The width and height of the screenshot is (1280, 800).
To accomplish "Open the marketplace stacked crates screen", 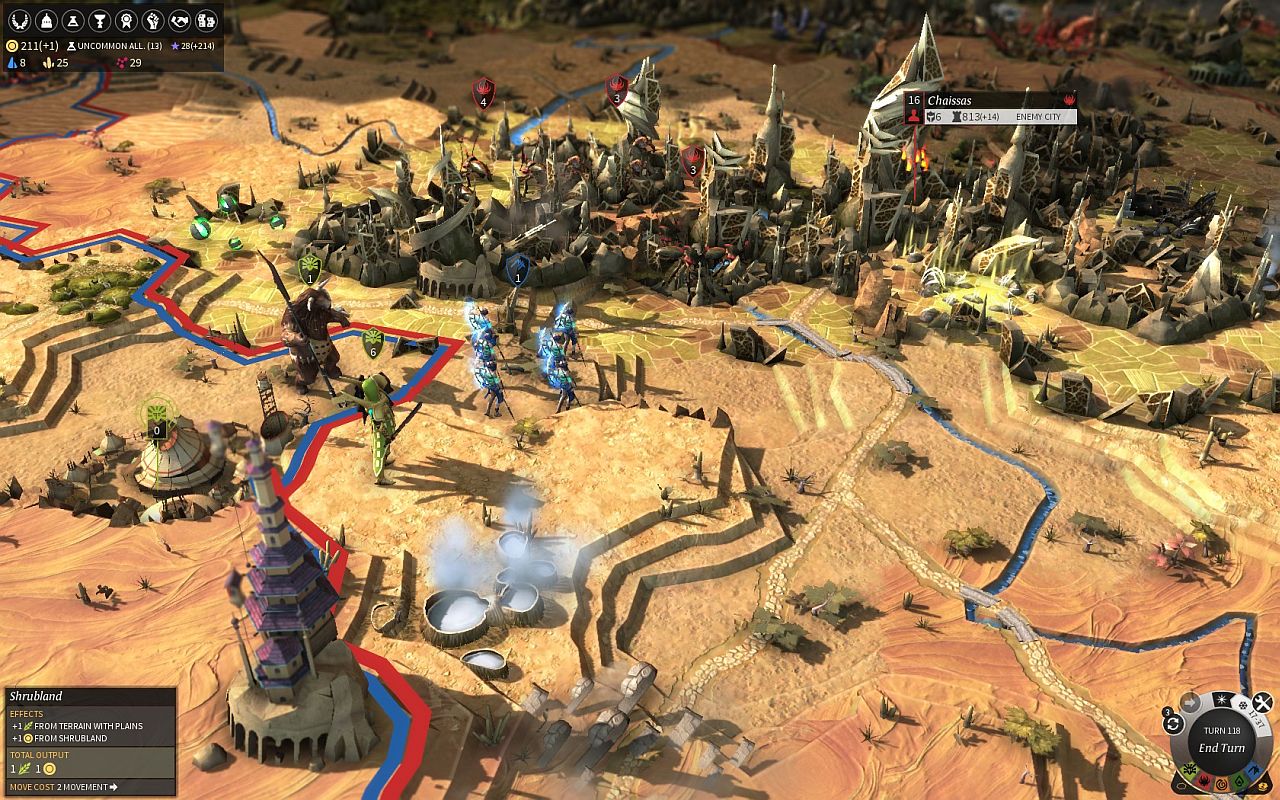I will click(x=206, y=20).
